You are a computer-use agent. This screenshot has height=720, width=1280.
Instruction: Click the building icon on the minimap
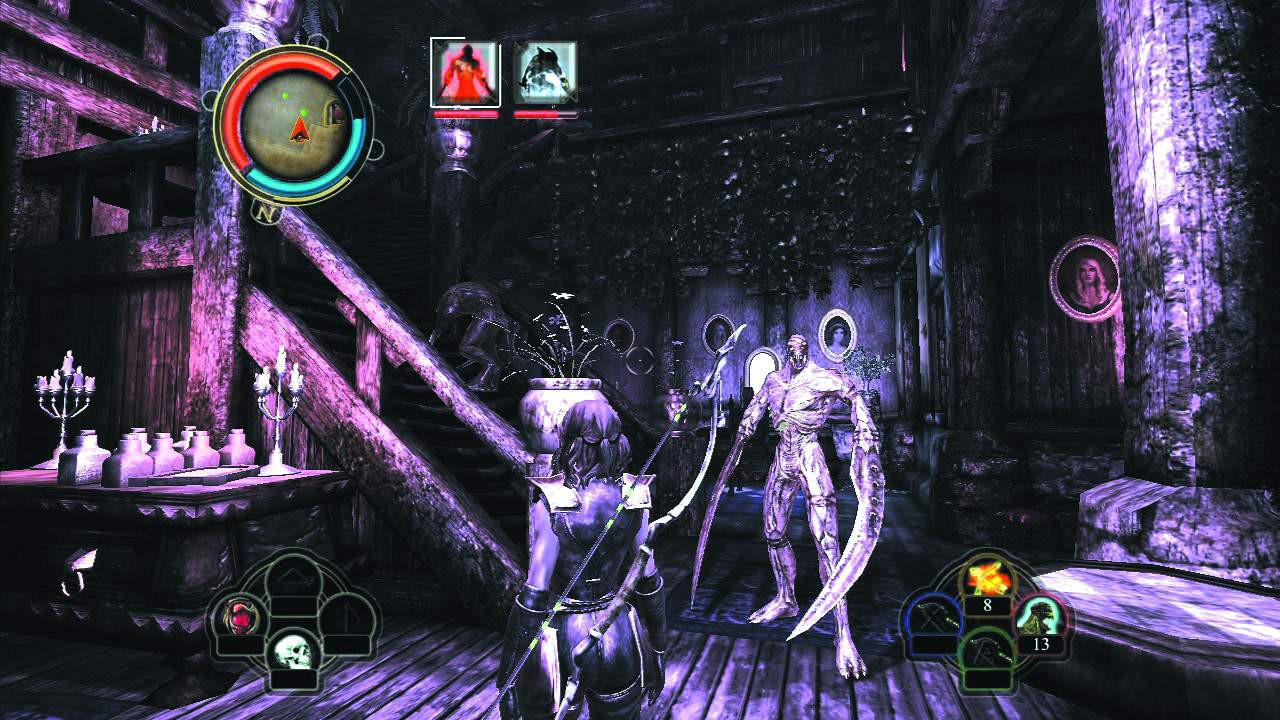point(334,110)
